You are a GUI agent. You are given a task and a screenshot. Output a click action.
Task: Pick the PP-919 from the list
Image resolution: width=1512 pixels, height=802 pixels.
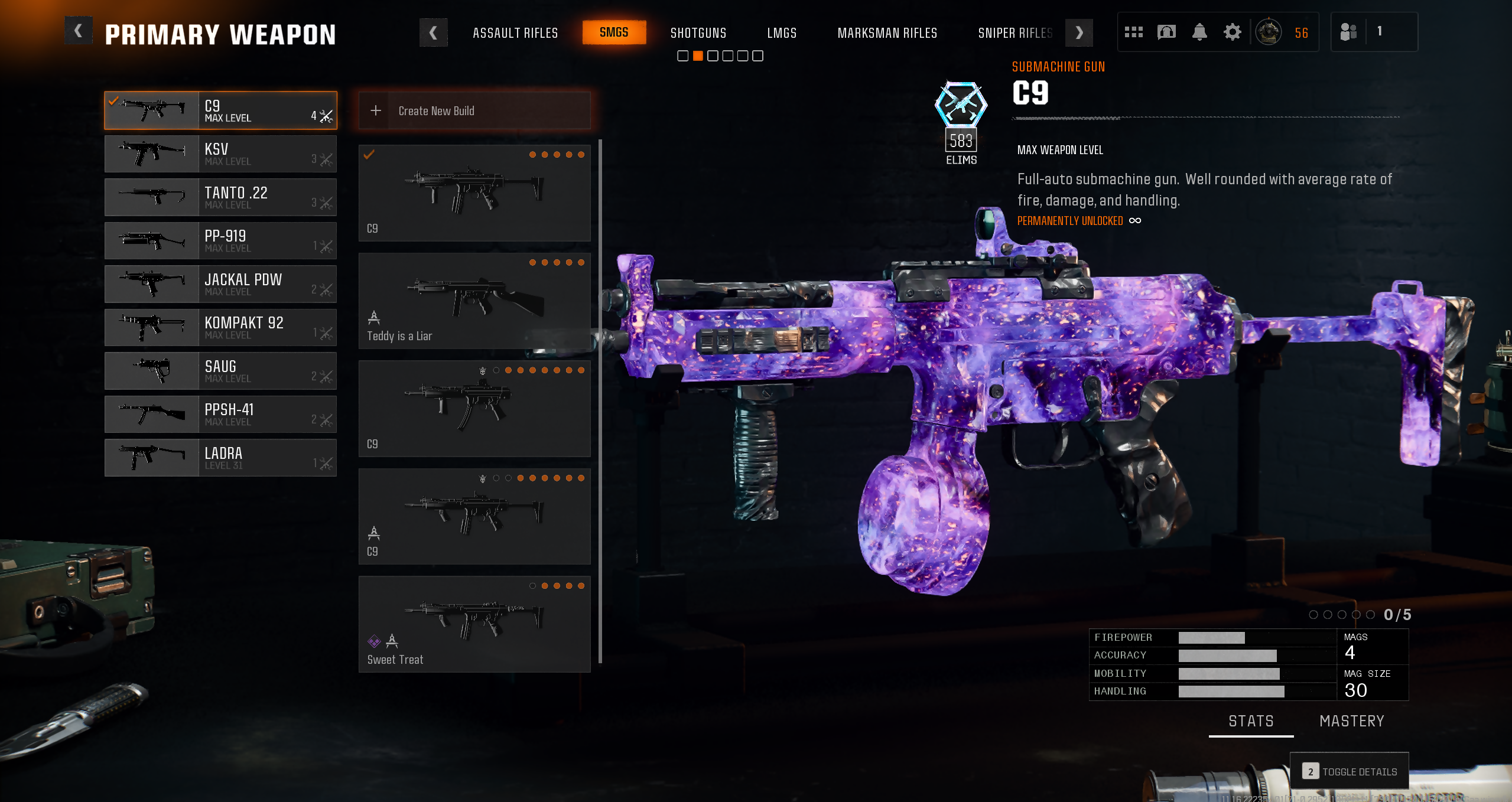[x=220, y=241]
